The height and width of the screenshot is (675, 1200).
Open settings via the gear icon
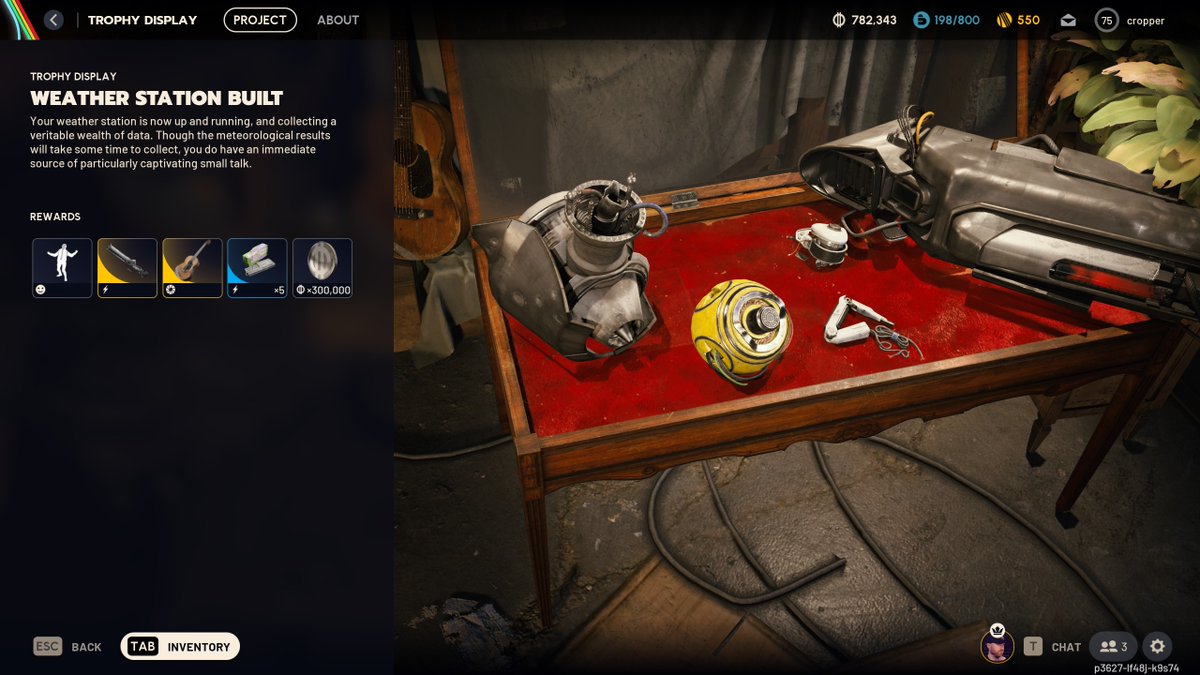1158,647
